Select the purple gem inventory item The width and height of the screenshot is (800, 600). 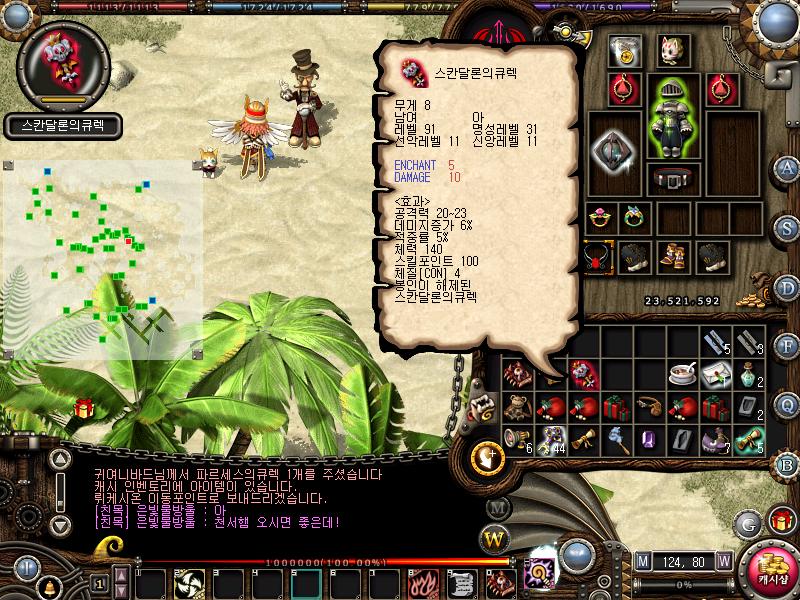coord(648,439)
